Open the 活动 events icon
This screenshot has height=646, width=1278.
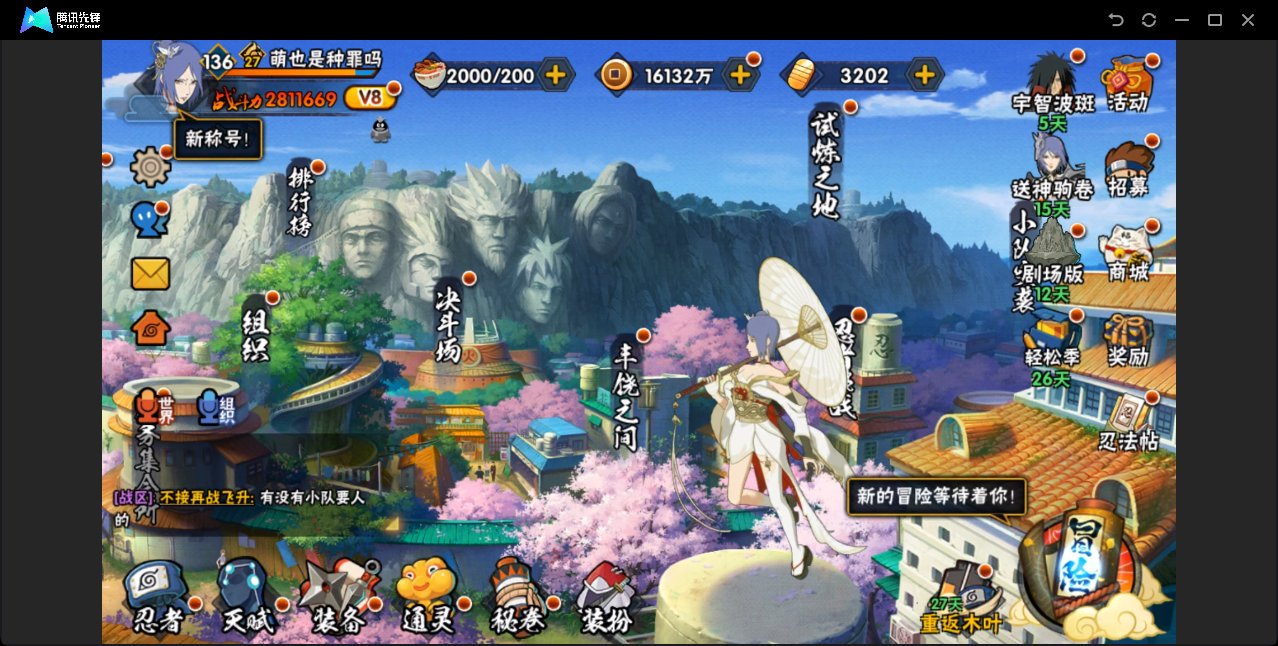(1128, 84)
